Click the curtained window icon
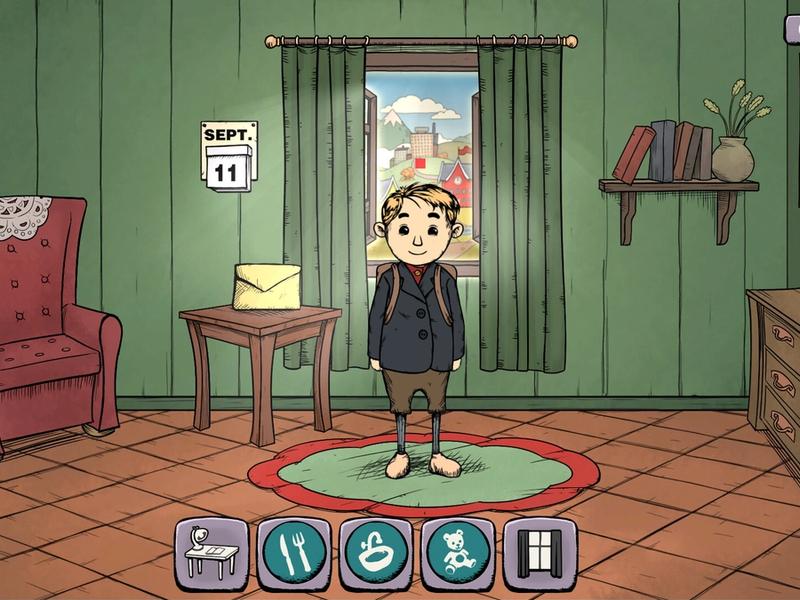Image resolution: width=800 pixels, height=600 pixels. tap(534, 549)
